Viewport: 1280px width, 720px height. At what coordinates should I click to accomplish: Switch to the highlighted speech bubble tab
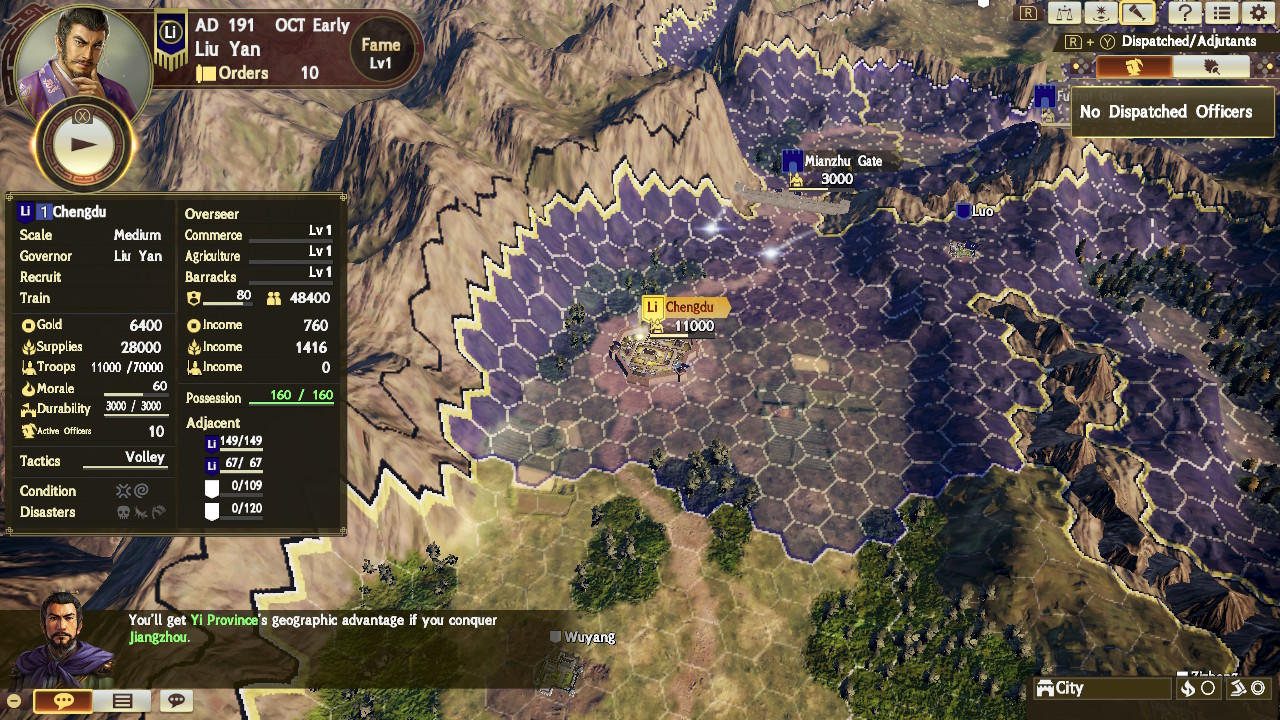click(64, 701)
